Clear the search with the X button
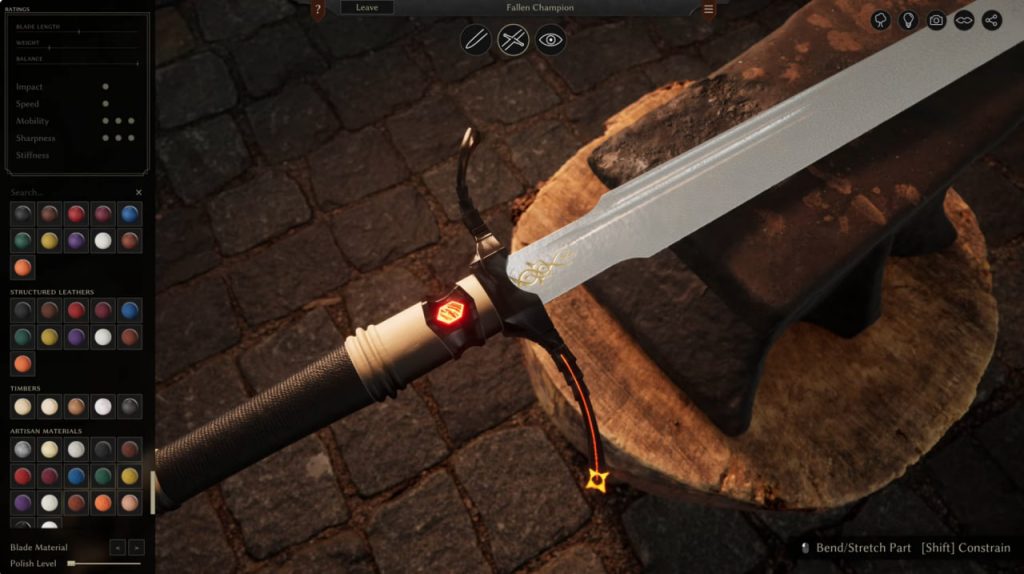Viewport: 1024px width, 574px height. point(139,192)
